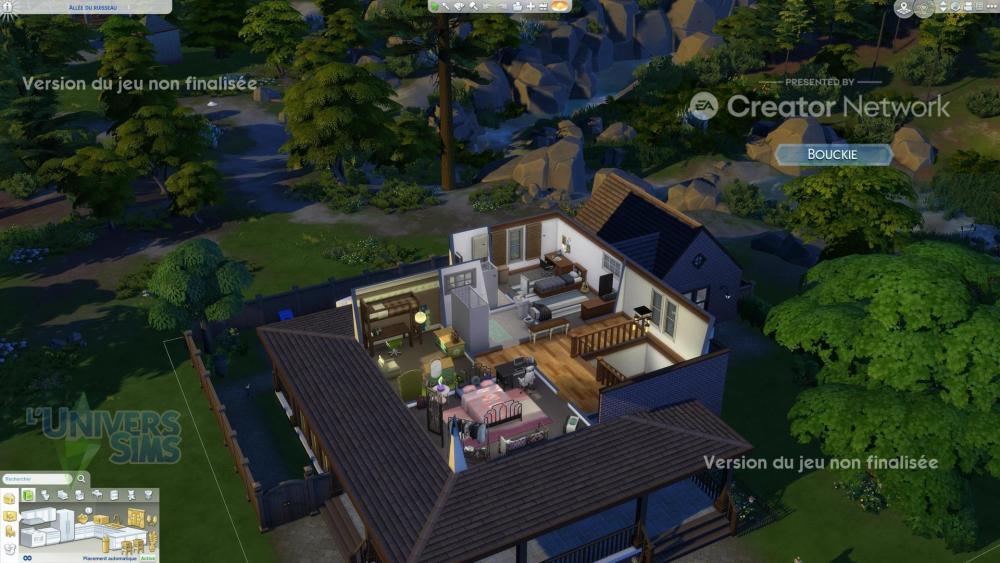This screenshot has width=1000, height=563.
Task: Click the infinity icon in the catalog
Action: pyautogui.click(x=27, y=558)
